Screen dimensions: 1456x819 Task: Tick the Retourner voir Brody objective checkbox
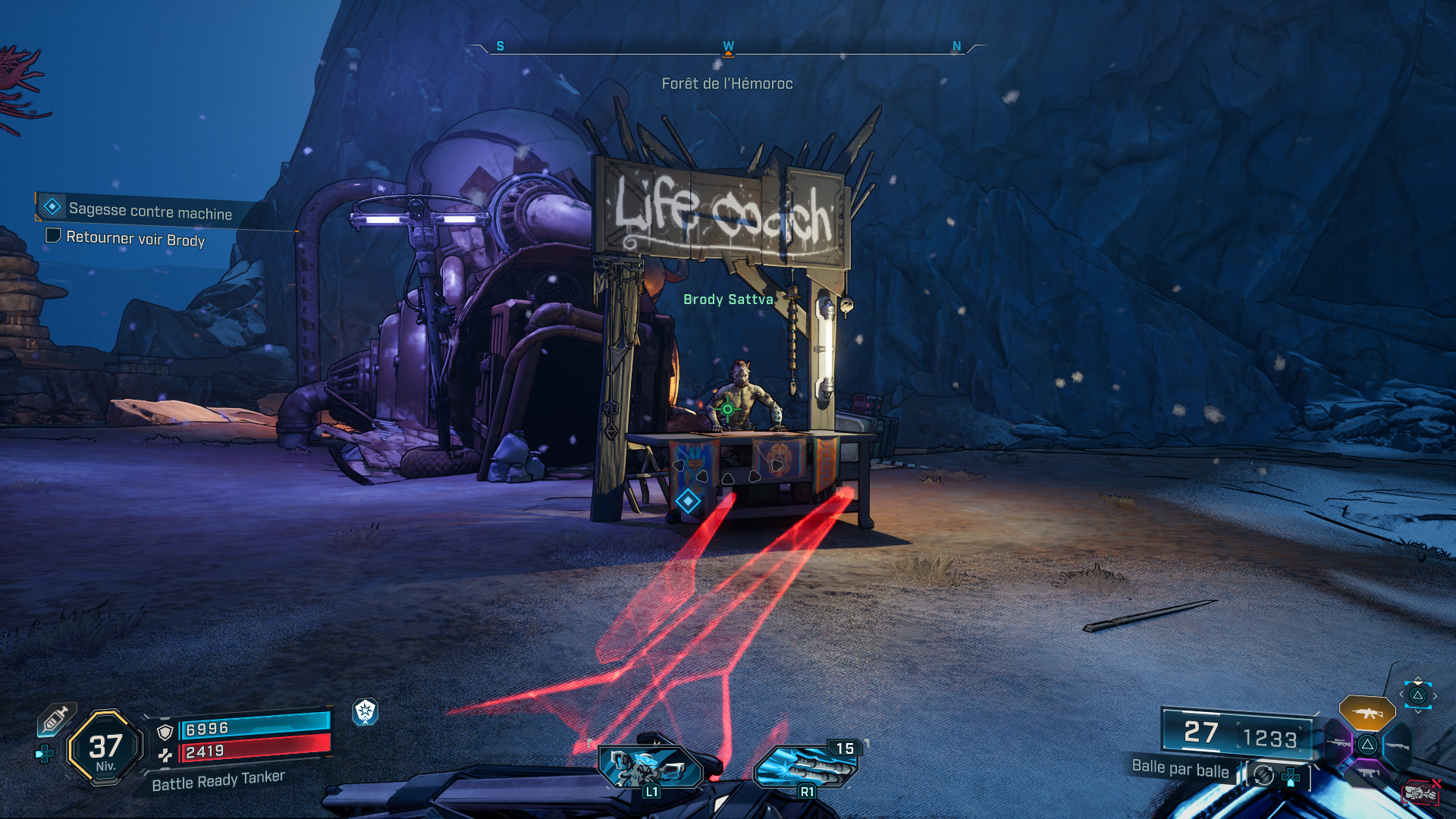(53, 236)
